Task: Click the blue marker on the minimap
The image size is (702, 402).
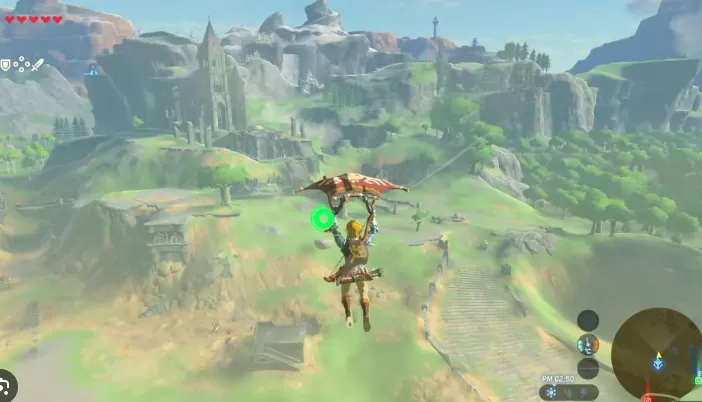Action: pyautogui.click(x=657, y=363)
